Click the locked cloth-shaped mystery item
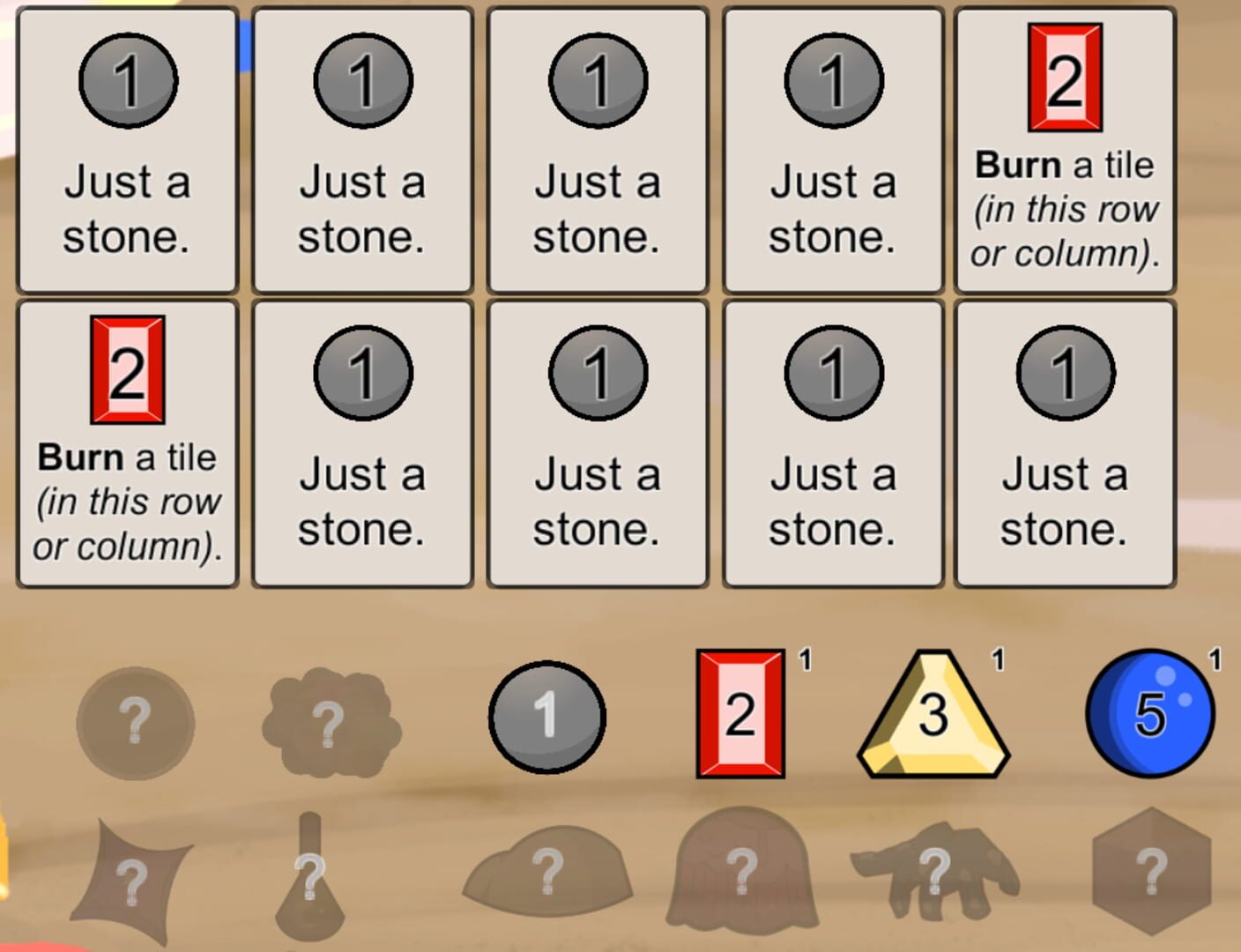This screenshot has width=1241, height=952. pos(132,877)
